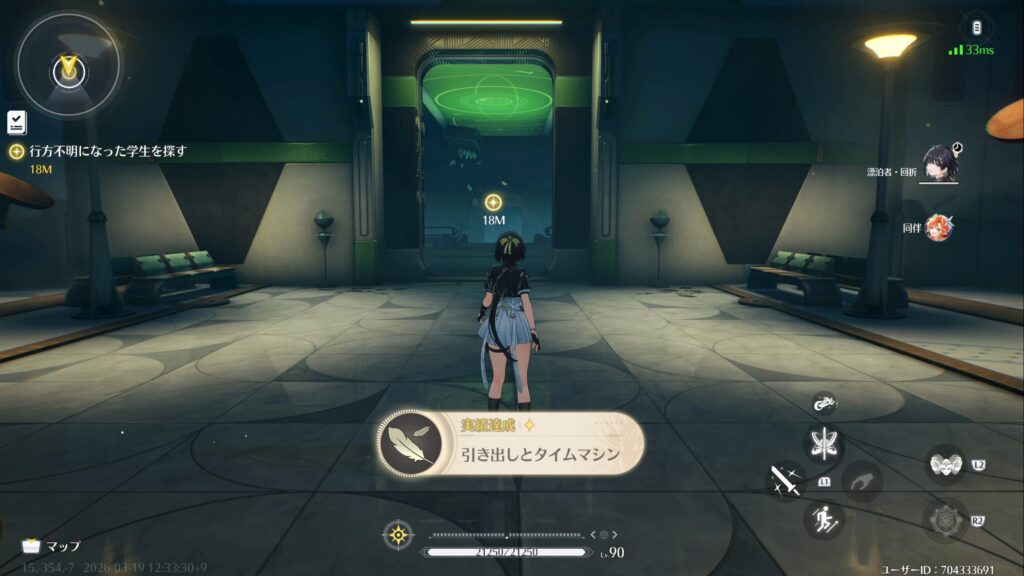Image resolution: width=1024 pixels, height=576 pixels.
Task: Open the マップ button
Action: click(52, 546)
